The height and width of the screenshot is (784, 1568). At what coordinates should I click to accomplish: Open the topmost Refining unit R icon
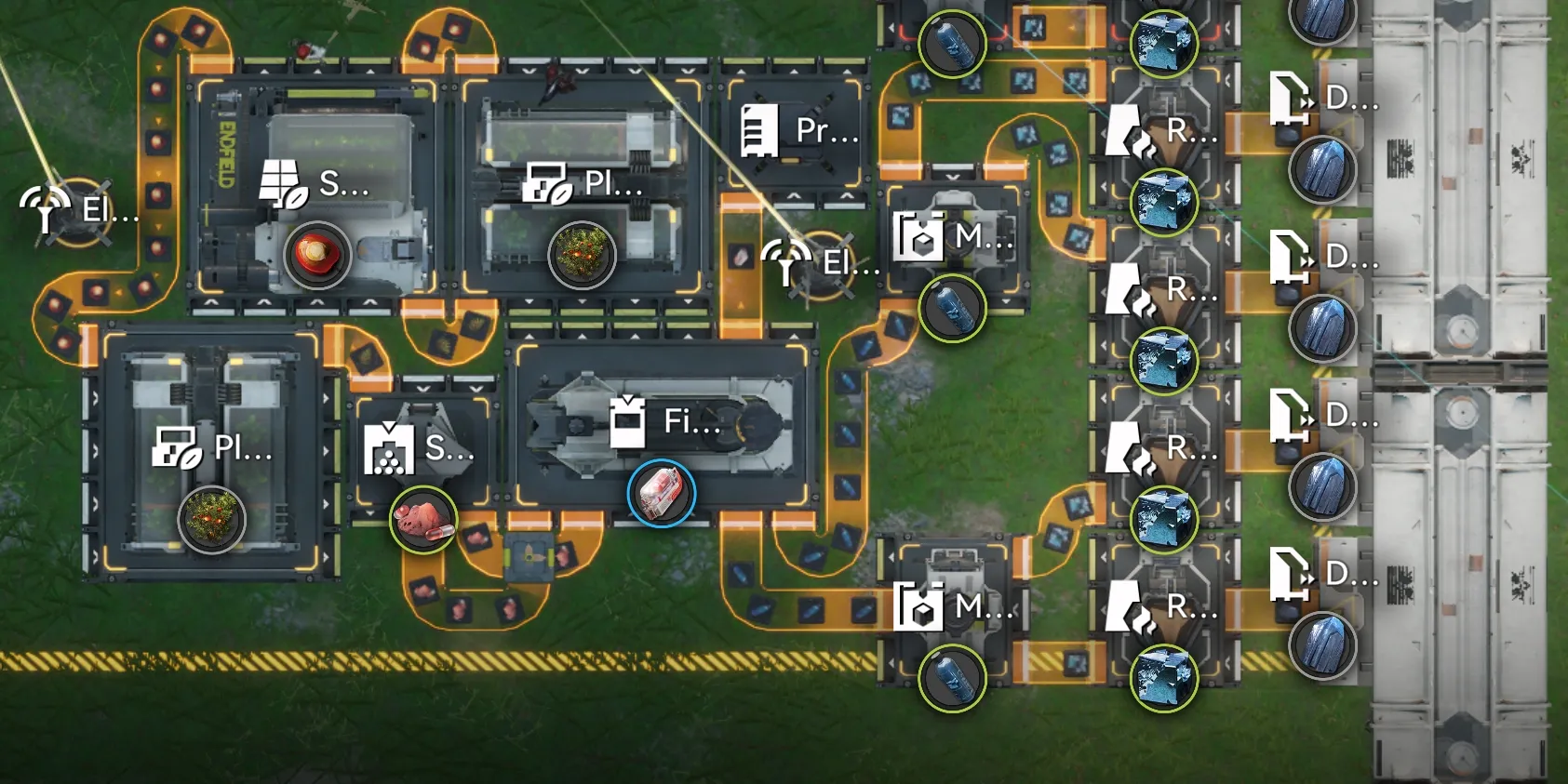[1129, 132]
